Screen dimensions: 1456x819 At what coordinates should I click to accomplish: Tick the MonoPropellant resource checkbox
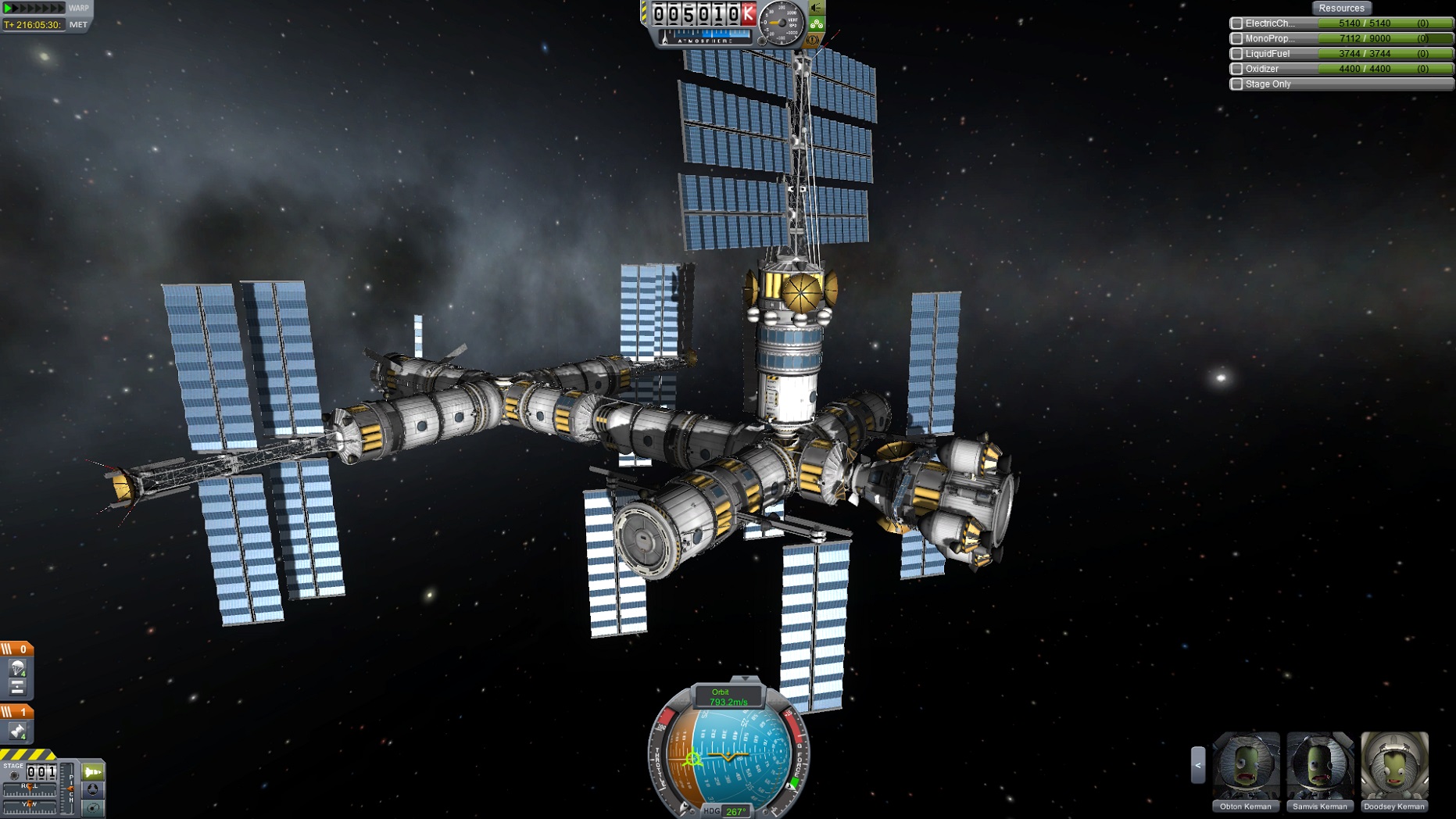[1236, 38]
